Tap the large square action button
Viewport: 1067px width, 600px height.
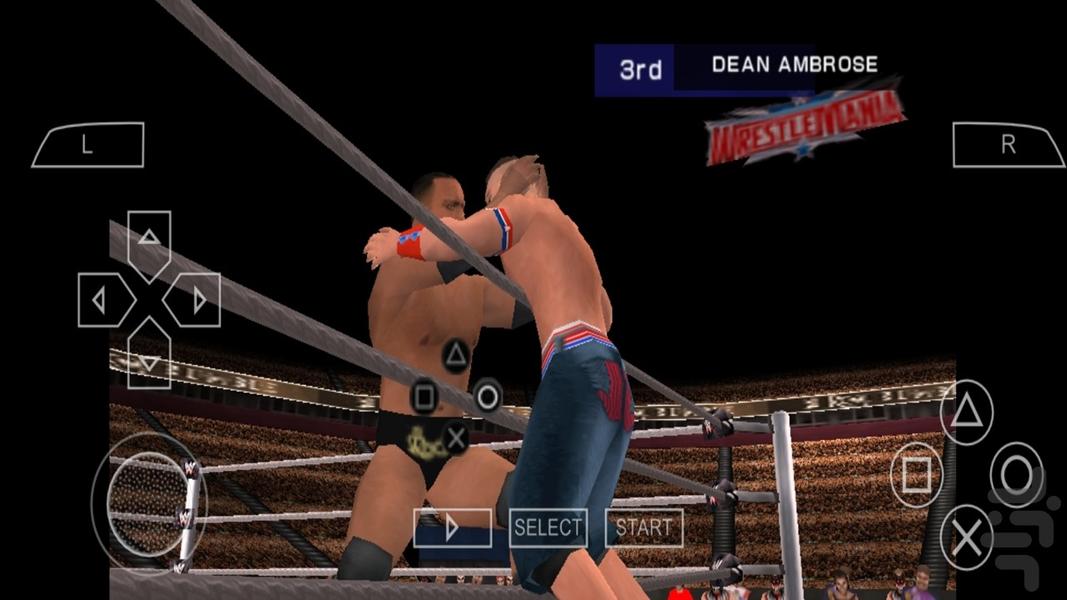click(x=916, y=475)
